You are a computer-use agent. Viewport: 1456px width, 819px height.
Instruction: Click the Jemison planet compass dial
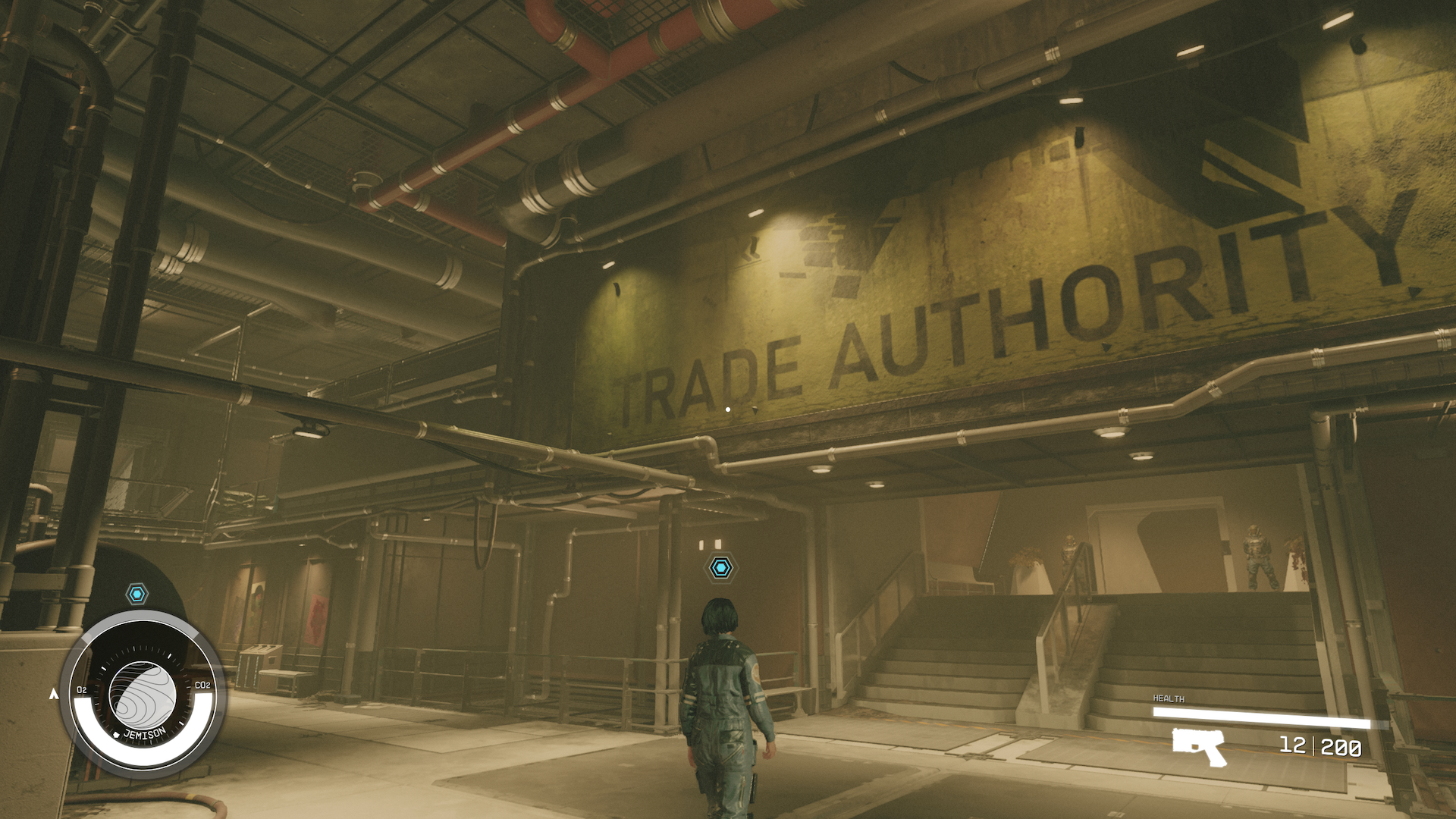pos(143,692)
